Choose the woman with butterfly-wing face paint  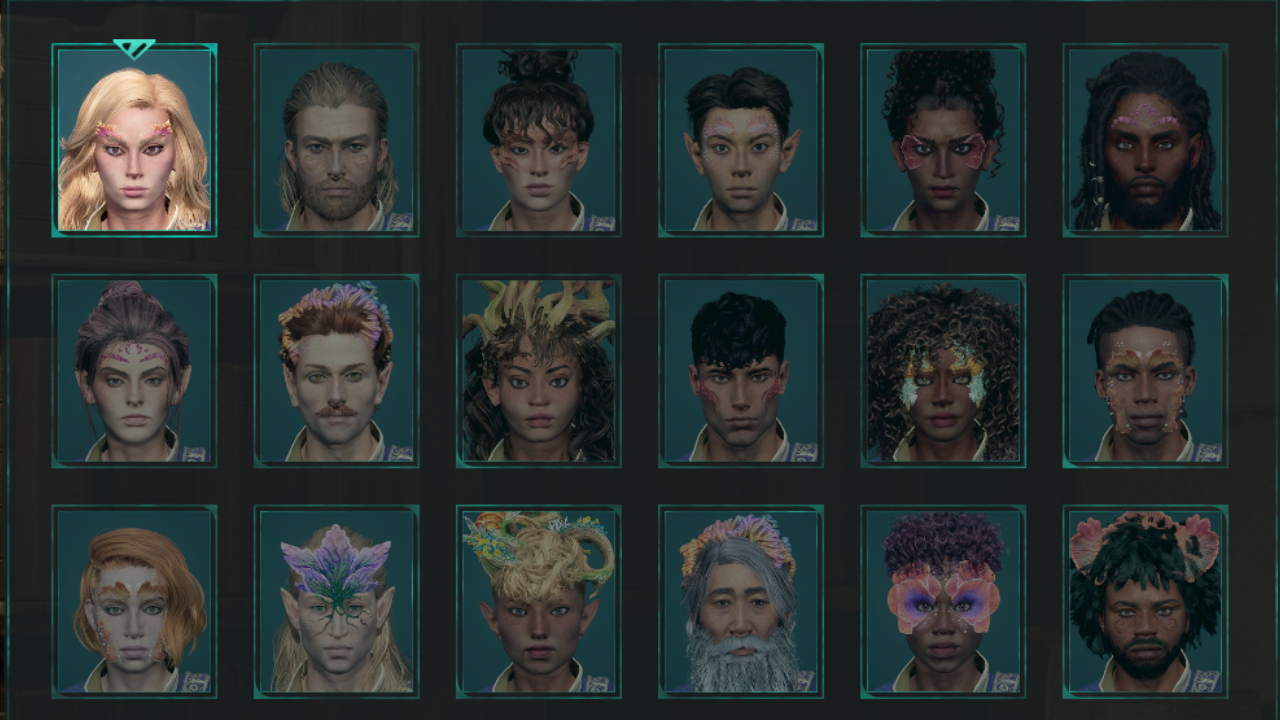click(x=941, y=140)
